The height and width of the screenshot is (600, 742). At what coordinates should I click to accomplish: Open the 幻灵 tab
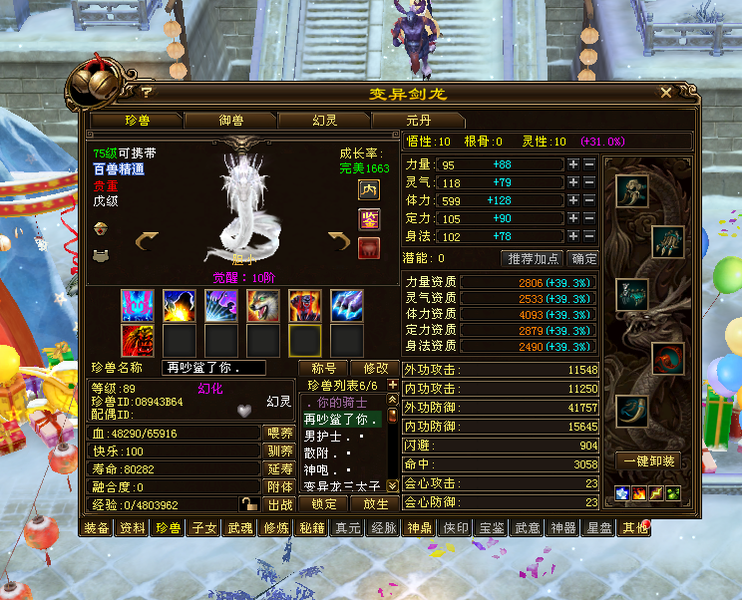coord(325,120)
